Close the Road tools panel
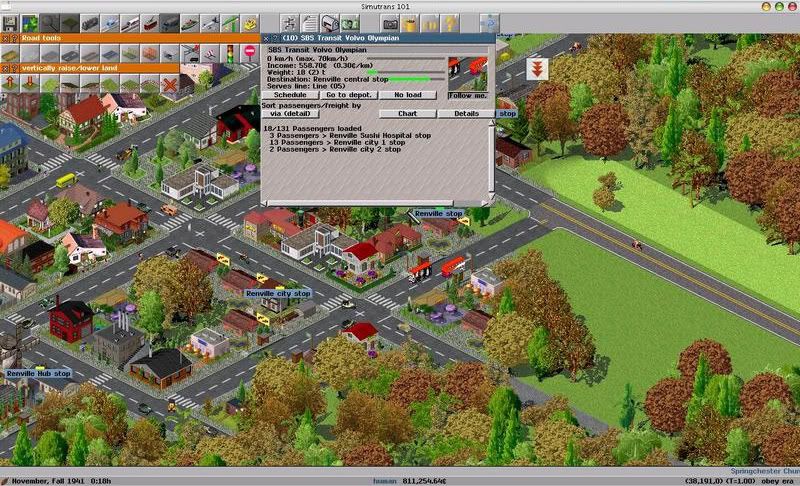800x486 pixels. (5, 41)
